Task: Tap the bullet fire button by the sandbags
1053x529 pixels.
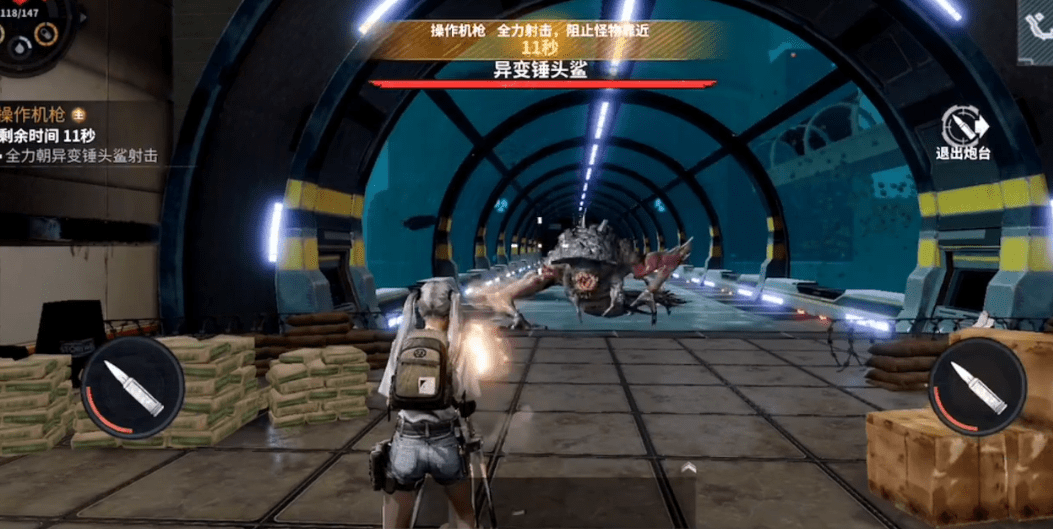Action: click(126, 385)
